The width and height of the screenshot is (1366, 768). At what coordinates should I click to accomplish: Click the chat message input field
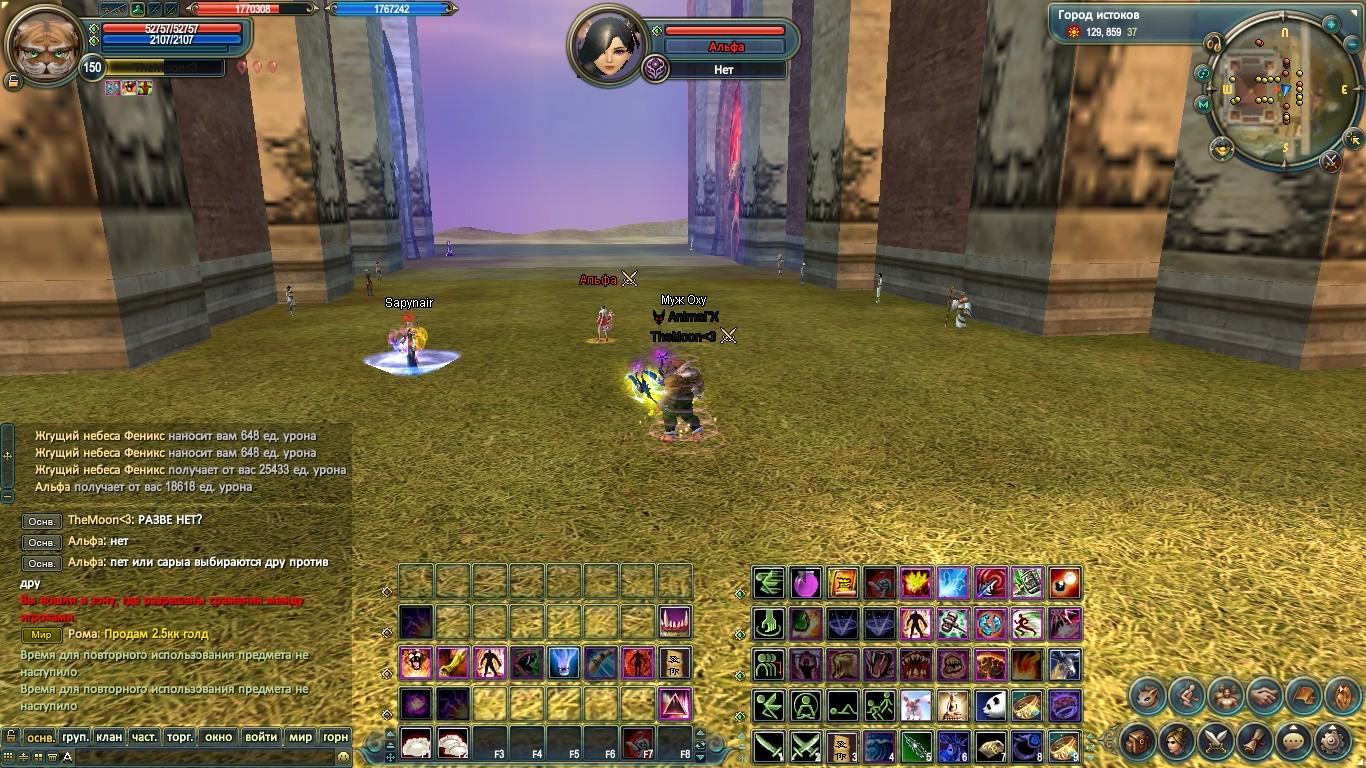pyautogui.click(x=200, y=757)
